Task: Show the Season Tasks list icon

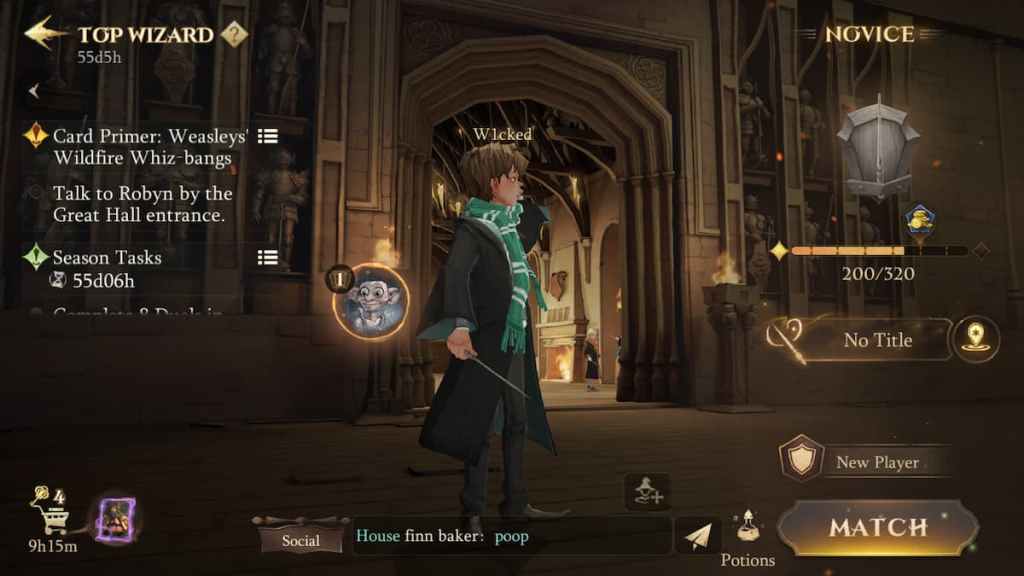Action: click(x=267, y=257)
